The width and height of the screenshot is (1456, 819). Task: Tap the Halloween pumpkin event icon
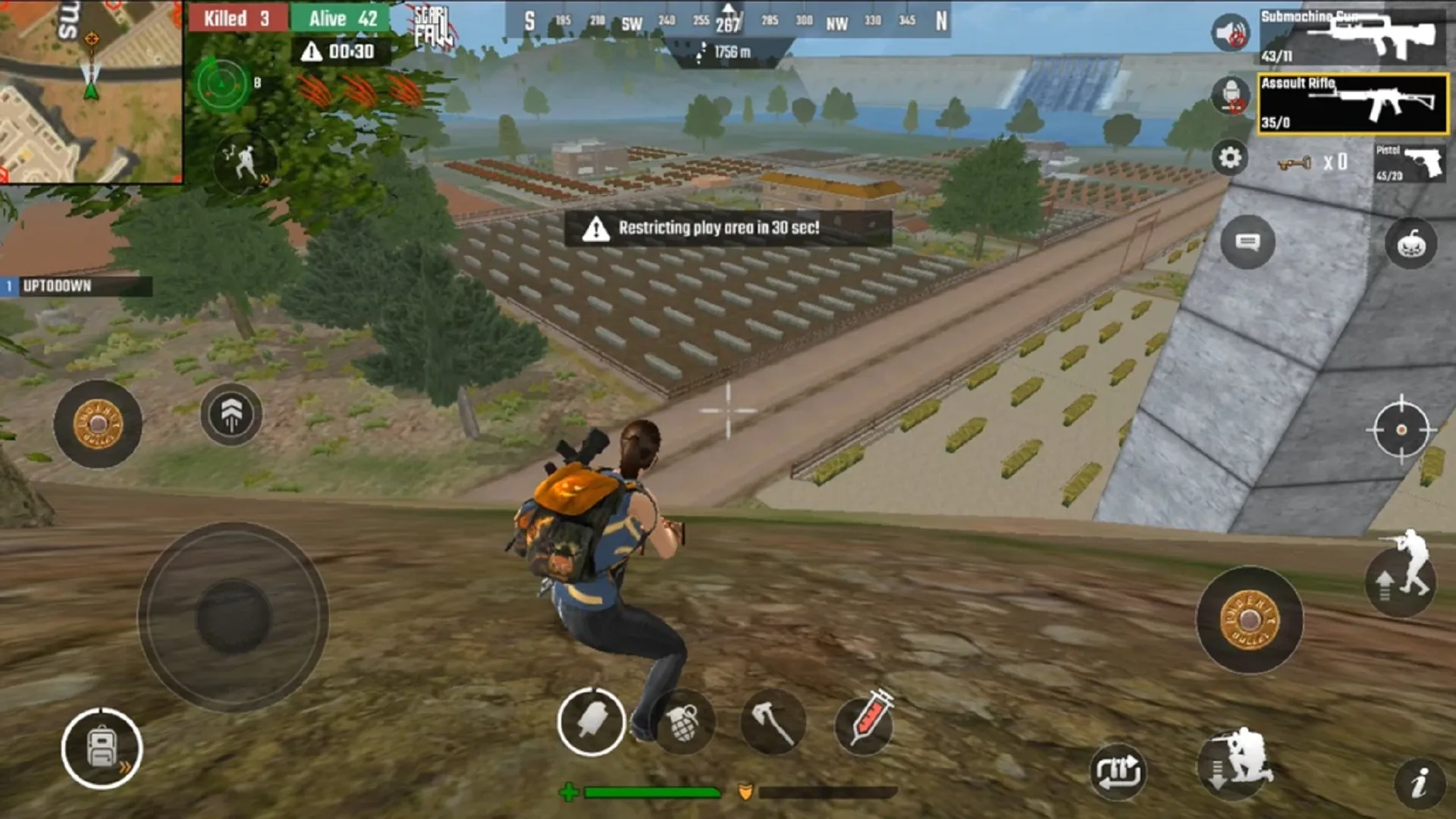[1411, 241]
